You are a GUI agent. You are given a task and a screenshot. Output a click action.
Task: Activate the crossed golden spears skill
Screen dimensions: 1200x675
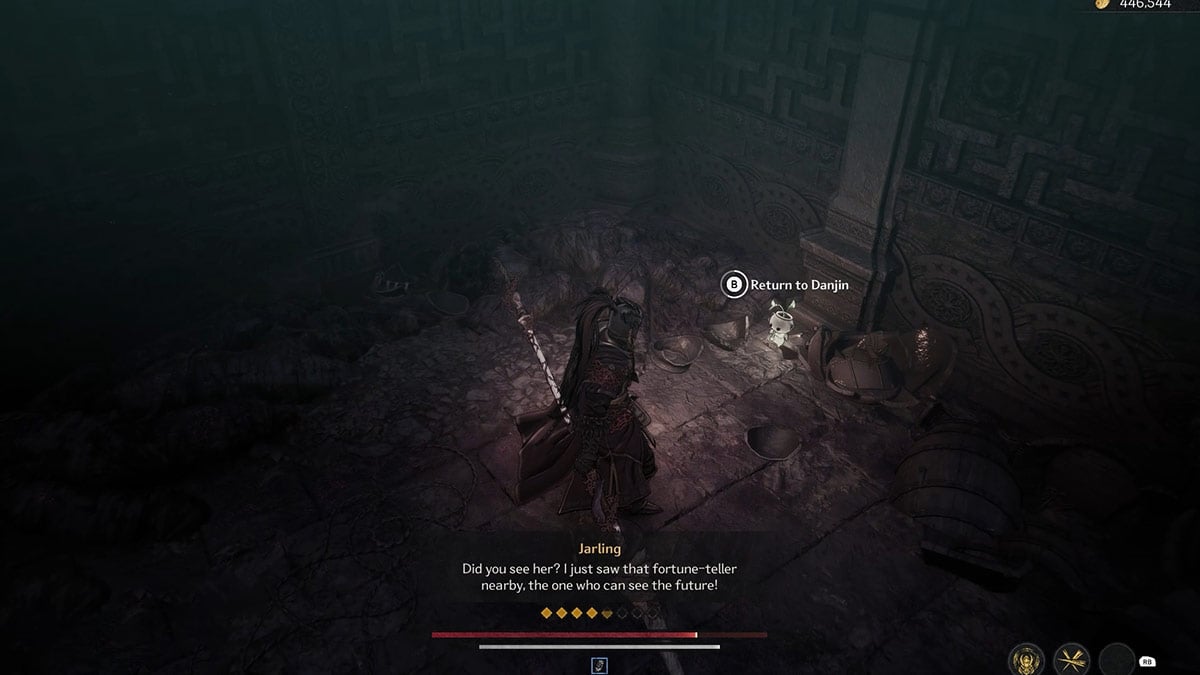pos(1071,658)
